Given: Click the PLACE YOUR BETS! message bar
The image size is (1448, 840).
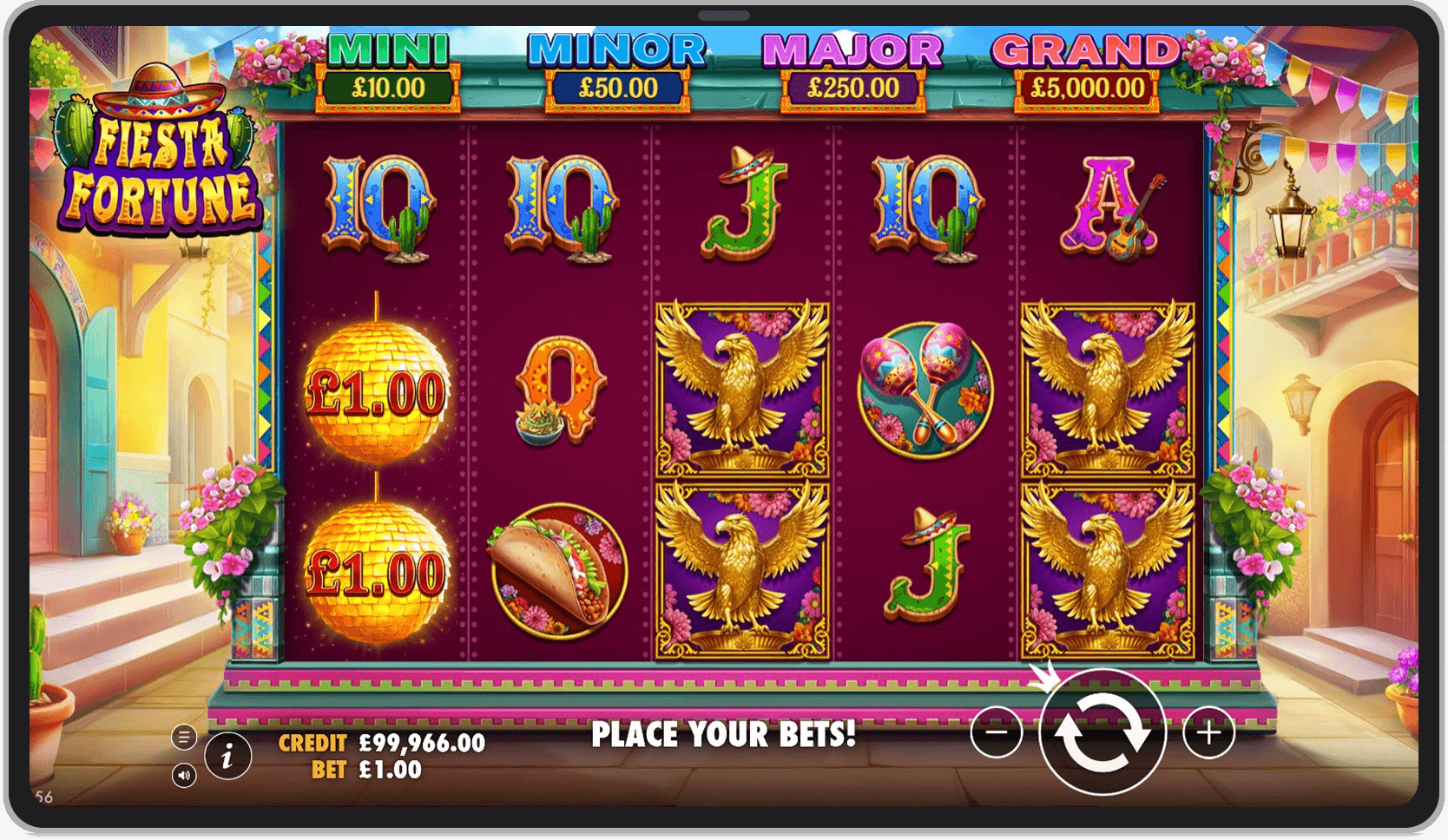Looking at the screenshot, I should point(723,733).
